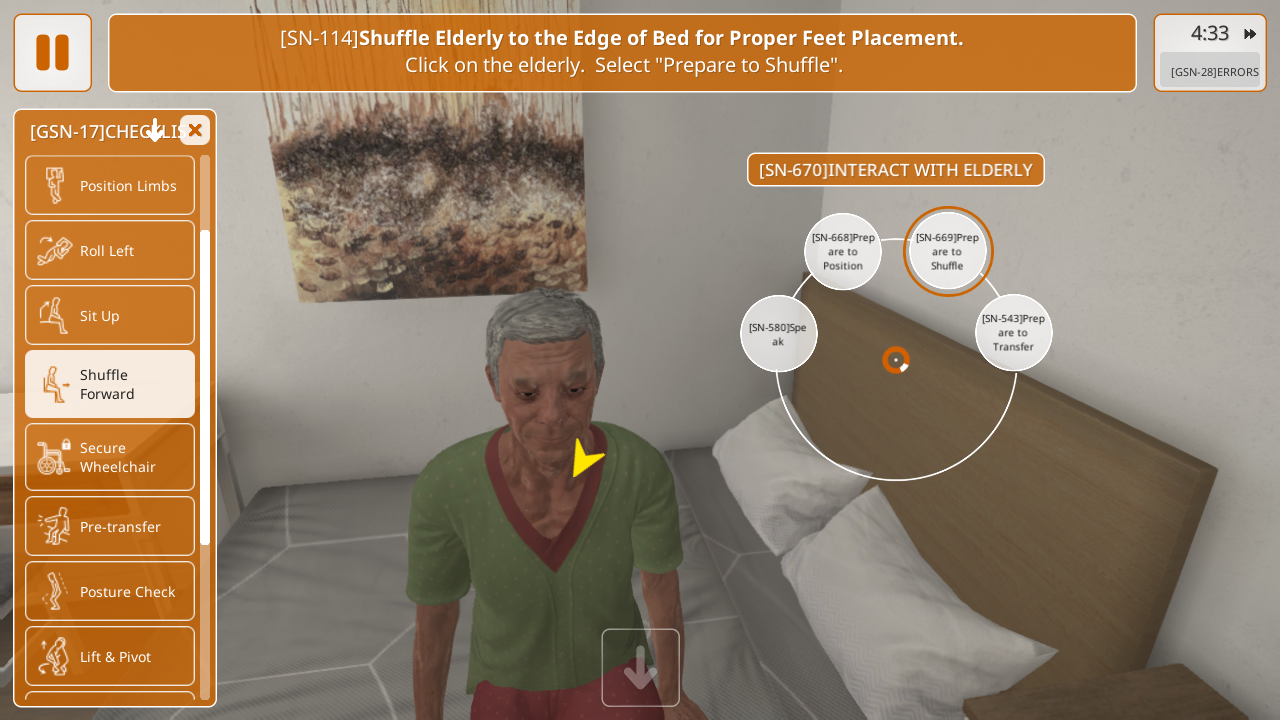Click the down arrow button at bottom center
The width and height of the screenshot is (1280, 720).
tap(640, 667)
